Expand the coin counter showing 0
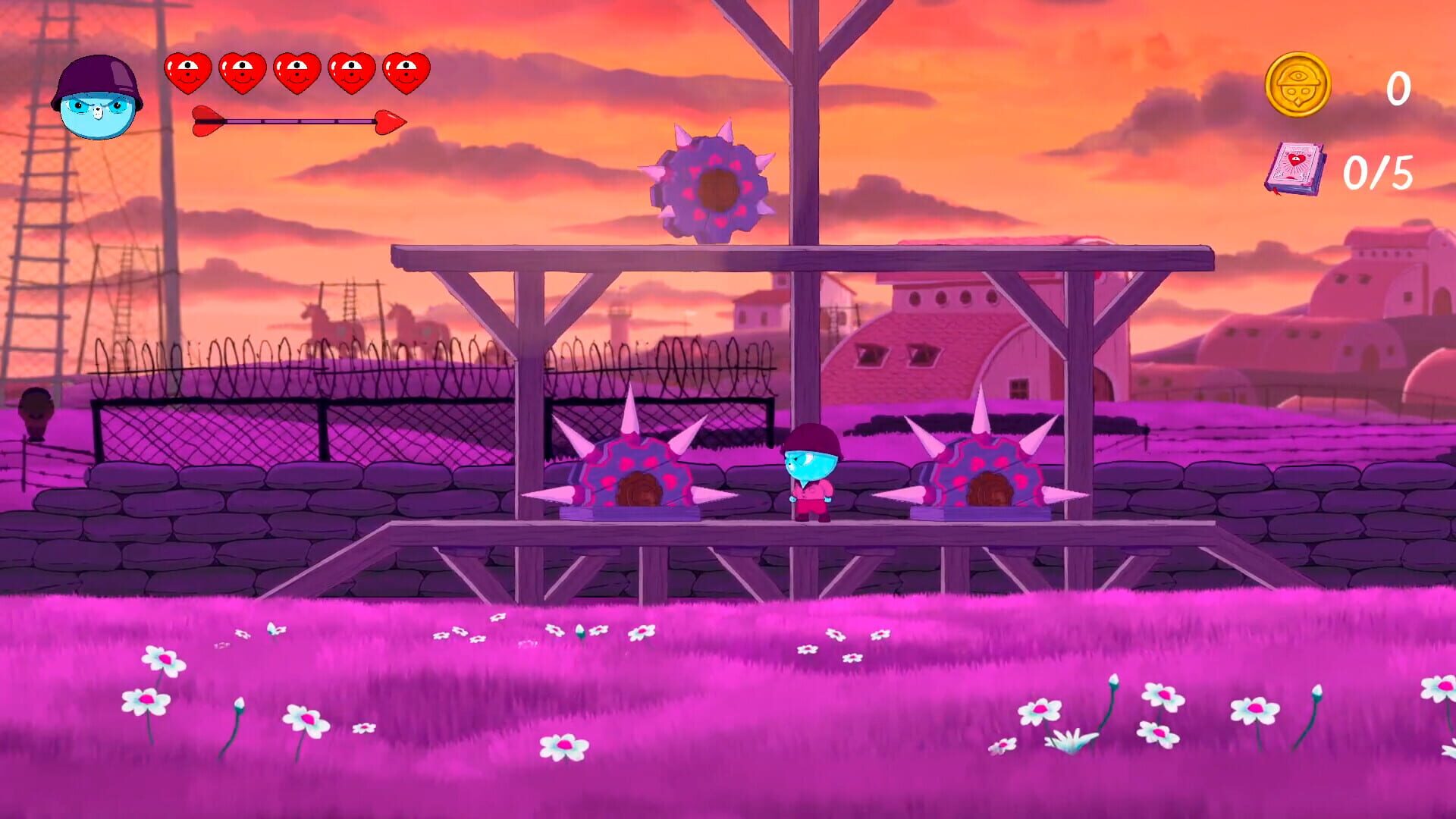The width and height of the screenshot is (1456, 819). coord(1399,89)
